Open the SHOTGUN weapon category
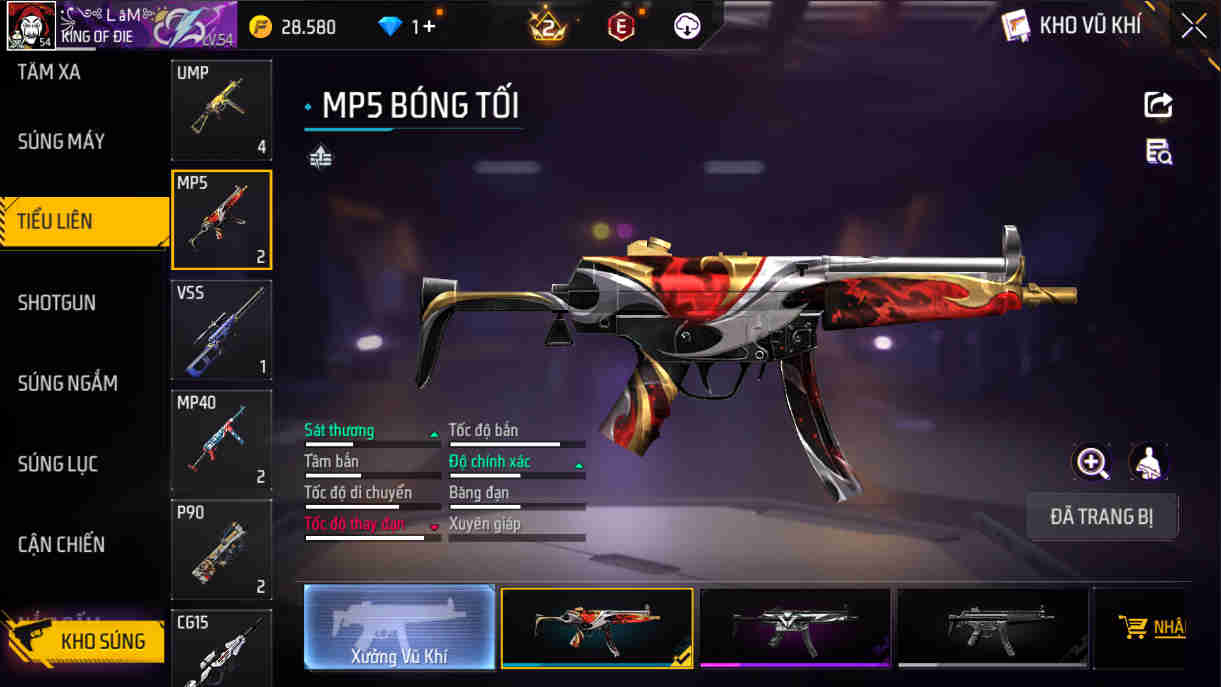 pyautogui.click(x=57, y=303)
